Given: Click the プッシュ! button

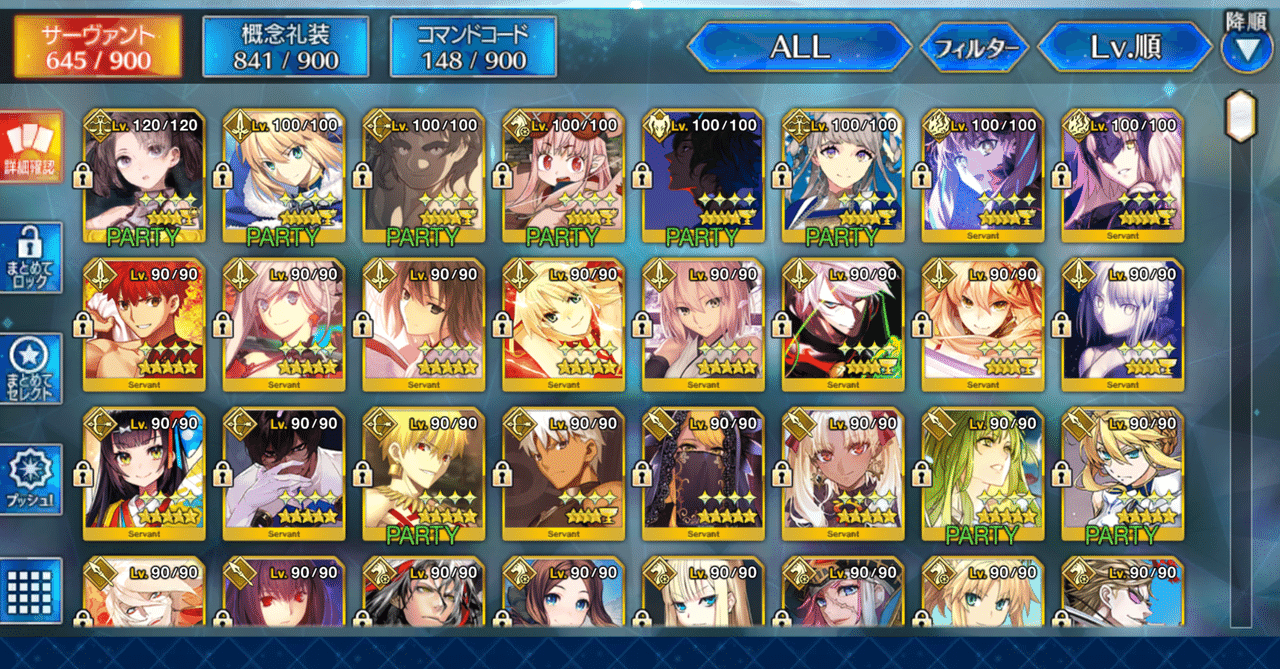Looking at the screenshot, I should (x=31, y=480).
